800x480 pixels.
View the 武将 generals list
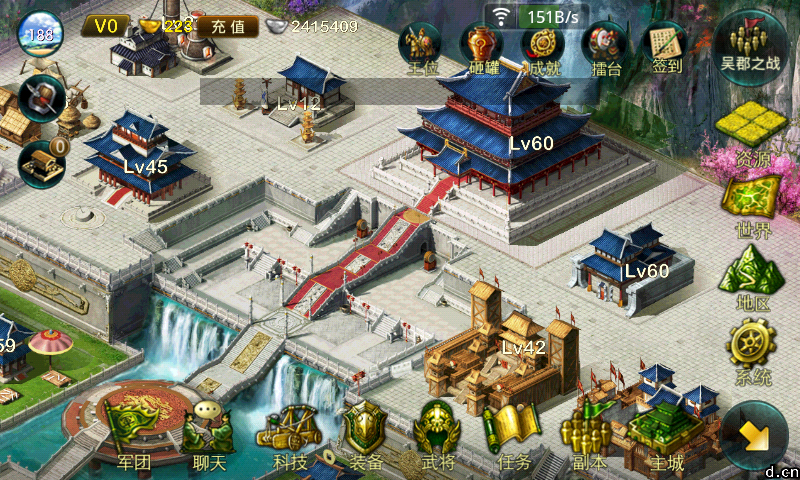pyautogui.click(x=438, y=434)
